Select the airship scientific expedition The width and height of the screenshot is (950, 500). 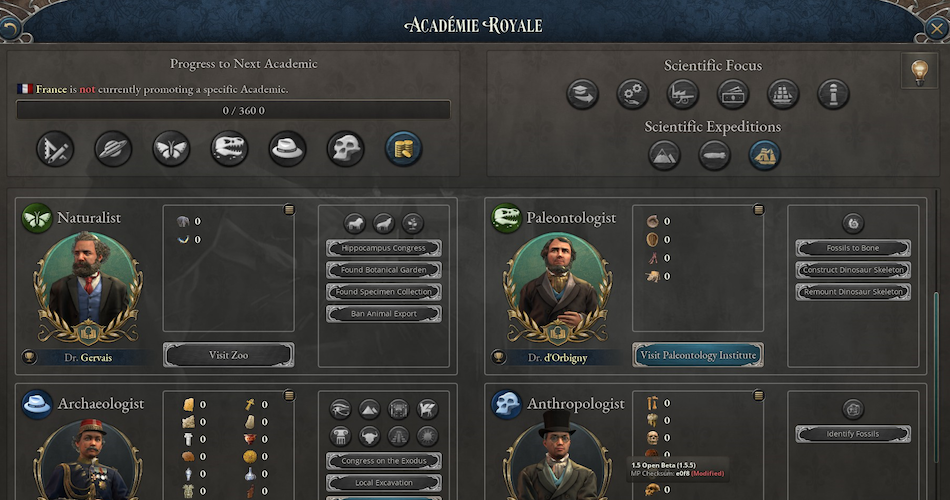(x=715, y=155)
